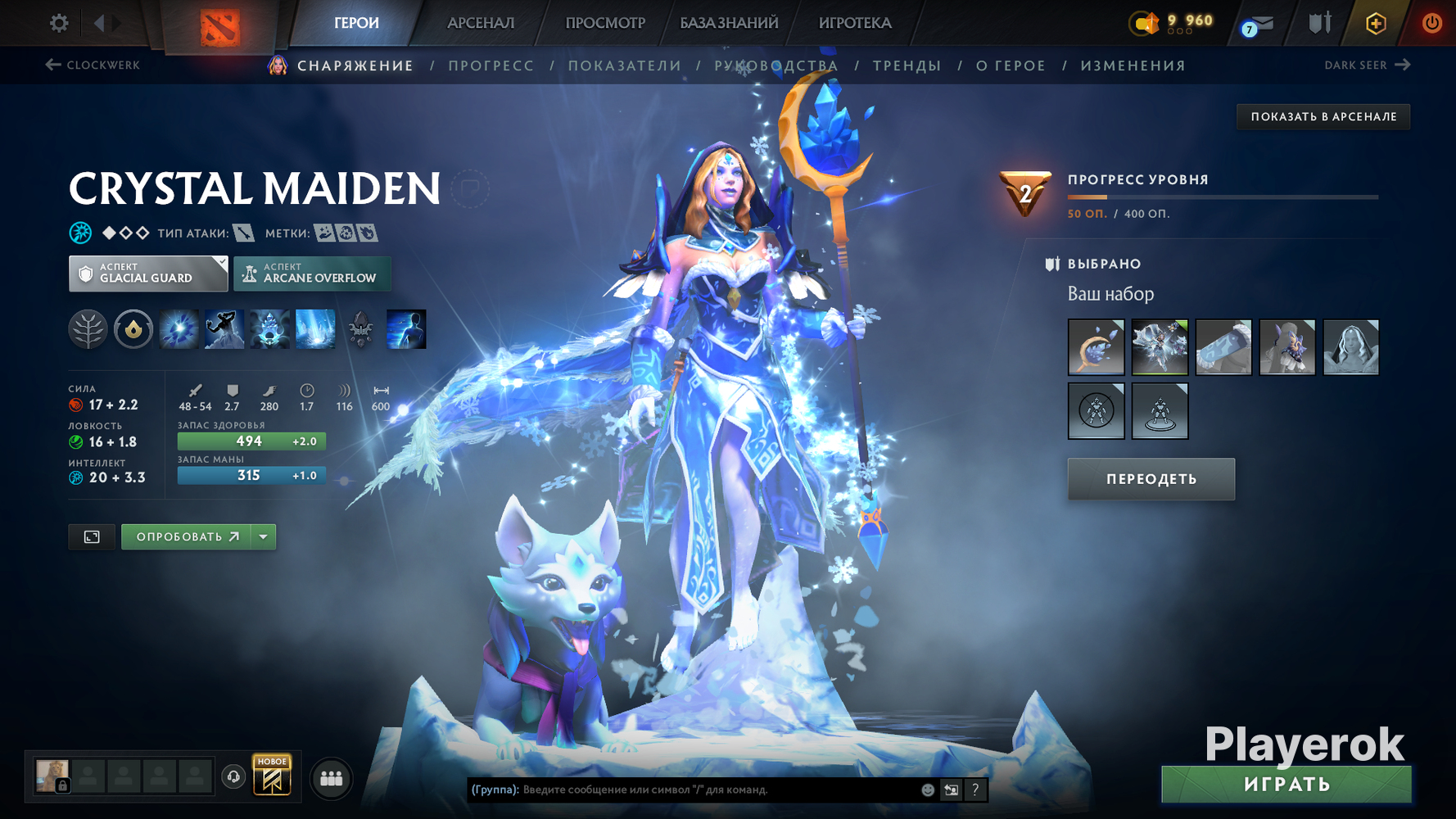The height and width of the screenshot is (819, 1456).
Task: Go to the База знаний tab
Action: pos(729,23)
